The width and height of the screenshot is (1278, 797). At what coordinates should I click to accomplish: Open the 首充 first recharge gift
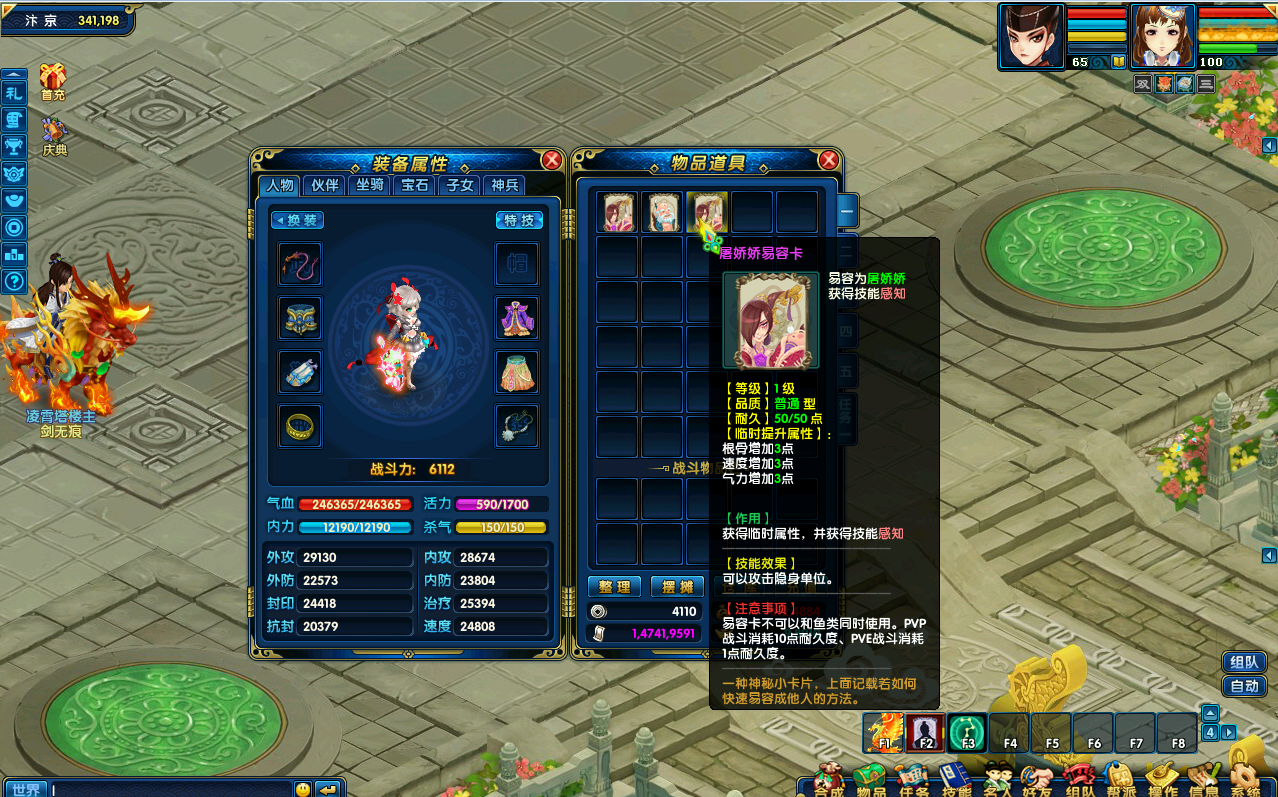53,81
